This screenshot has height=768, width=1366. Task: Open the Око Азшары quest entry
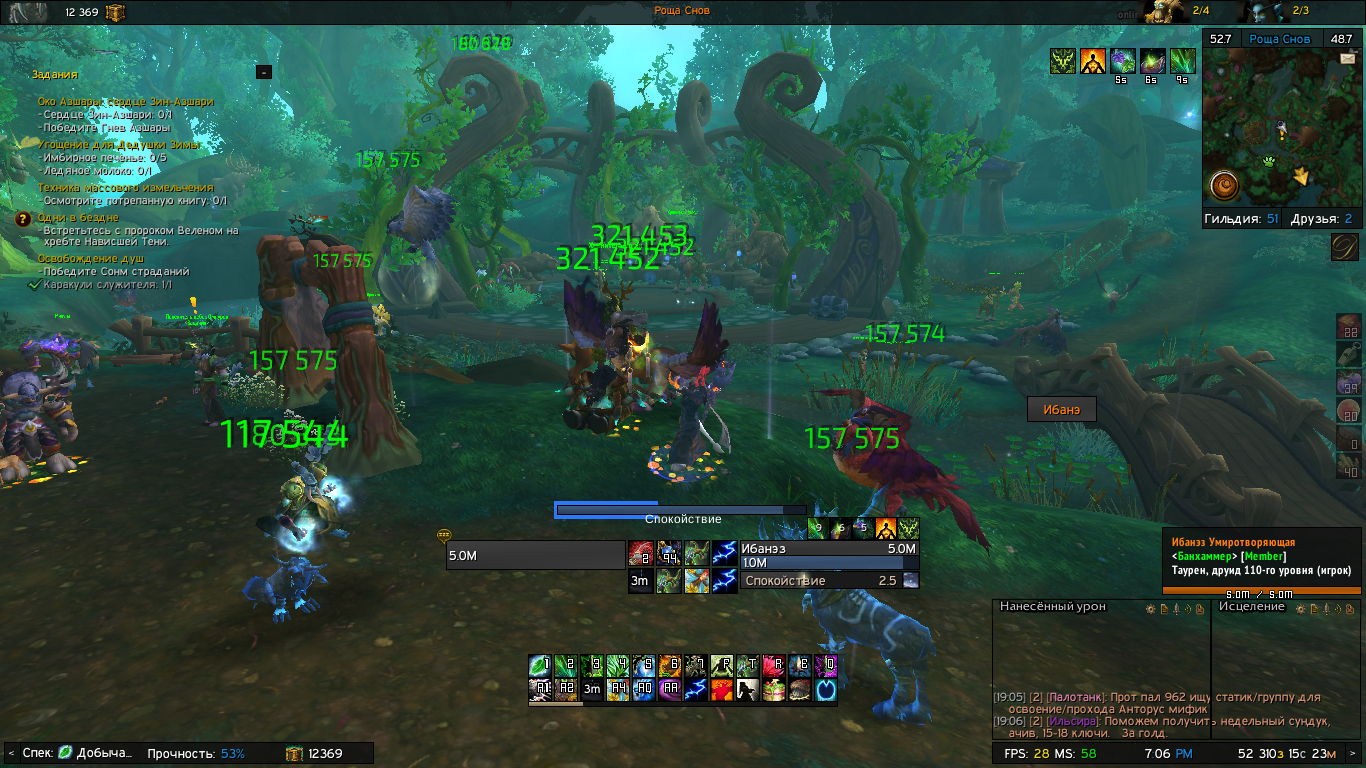(125, 101)
